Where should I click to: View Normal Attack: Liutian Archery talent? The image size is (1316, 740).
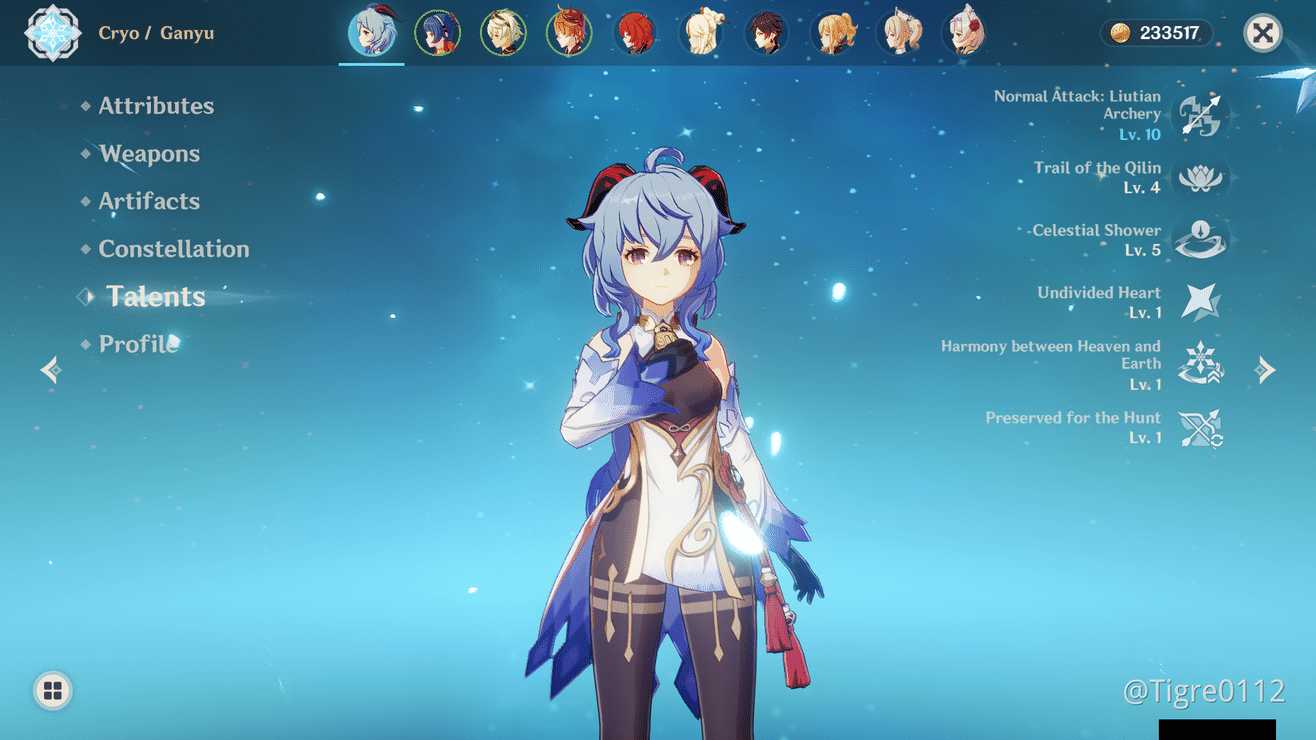click(1200, 116)
